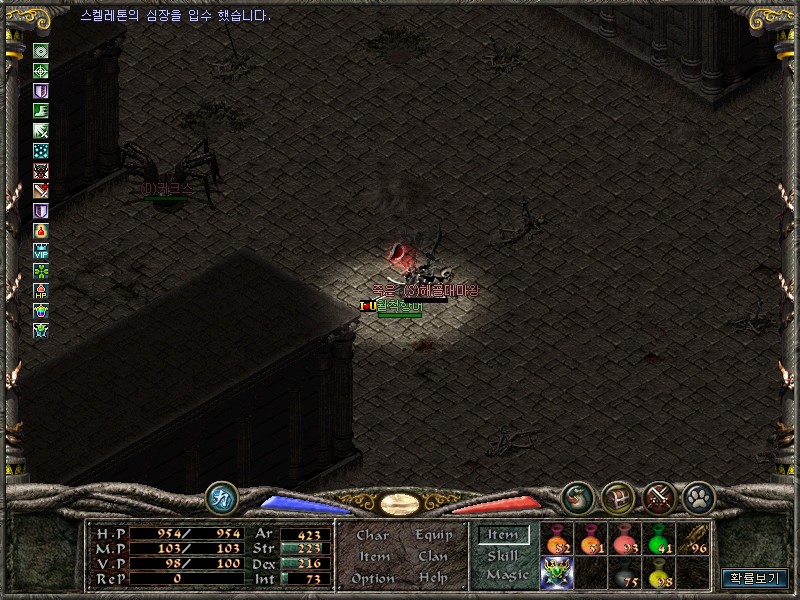Click the HP potion buff icon
Viewport: 800px width, 600px height.
tap(41, 291)
